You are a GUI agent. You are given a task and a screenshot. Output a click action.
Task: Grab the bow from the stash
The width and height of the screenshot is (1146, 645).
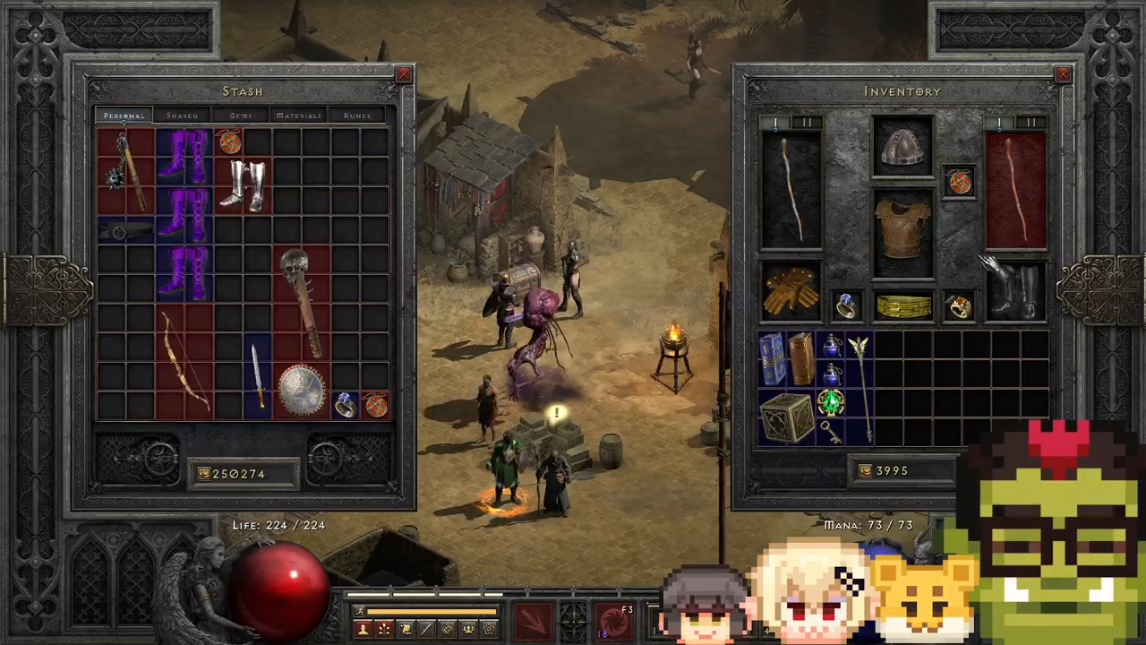185,361
